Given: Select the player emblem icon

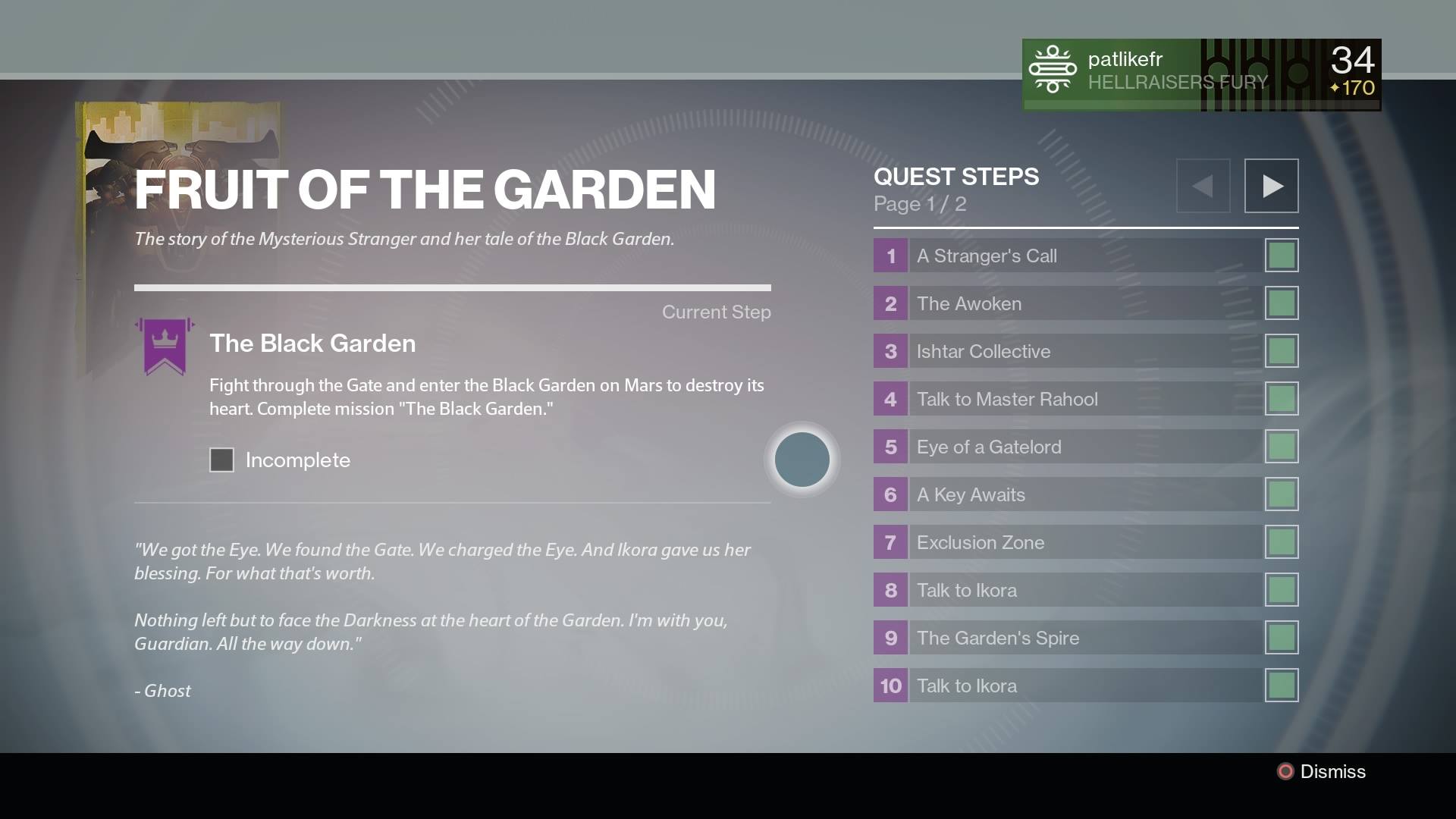Looking at the screenshot, I should [1053, 70].
